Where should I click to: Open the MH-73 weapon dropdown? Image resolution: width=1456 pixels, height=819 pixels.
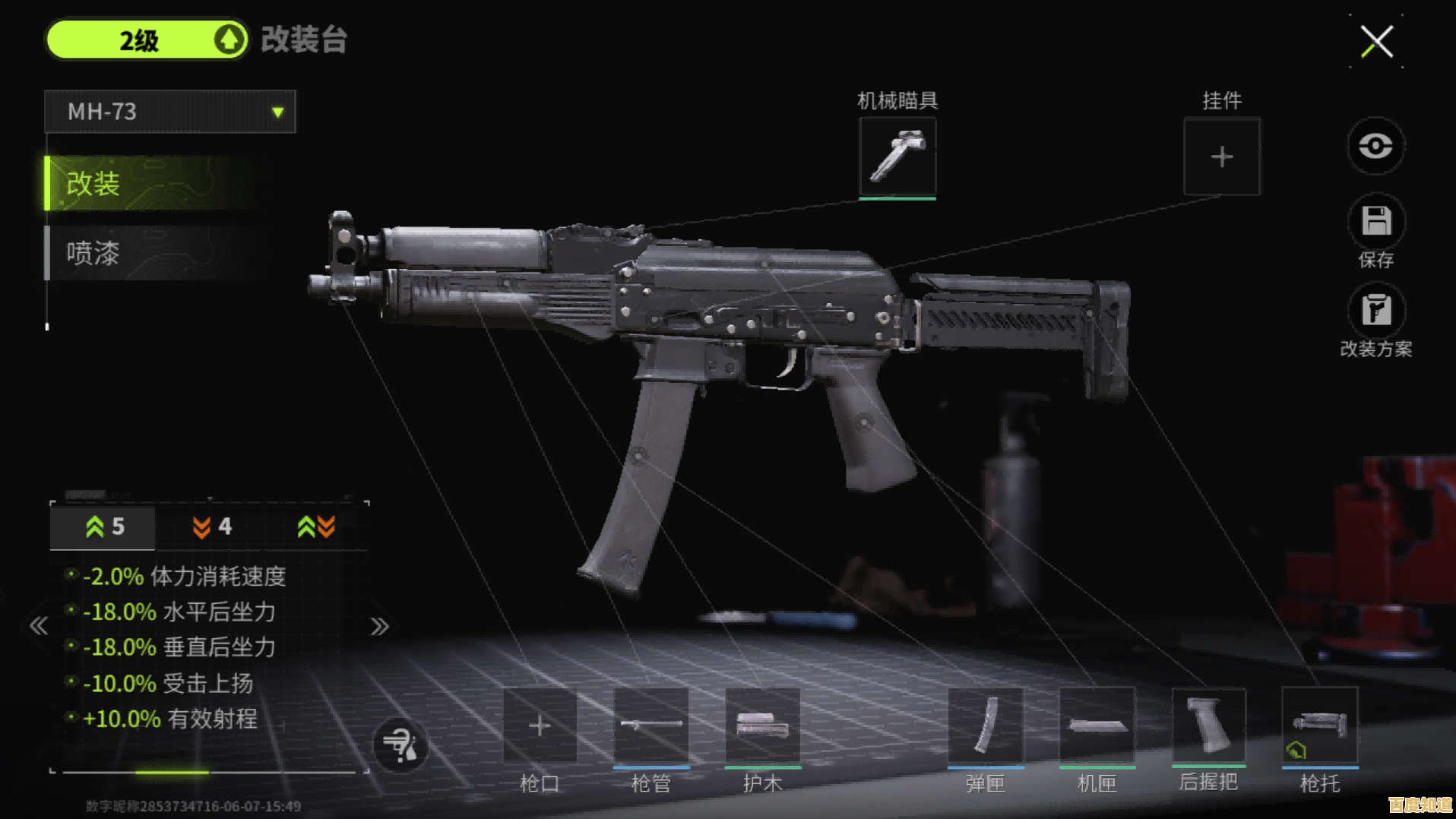170,112
